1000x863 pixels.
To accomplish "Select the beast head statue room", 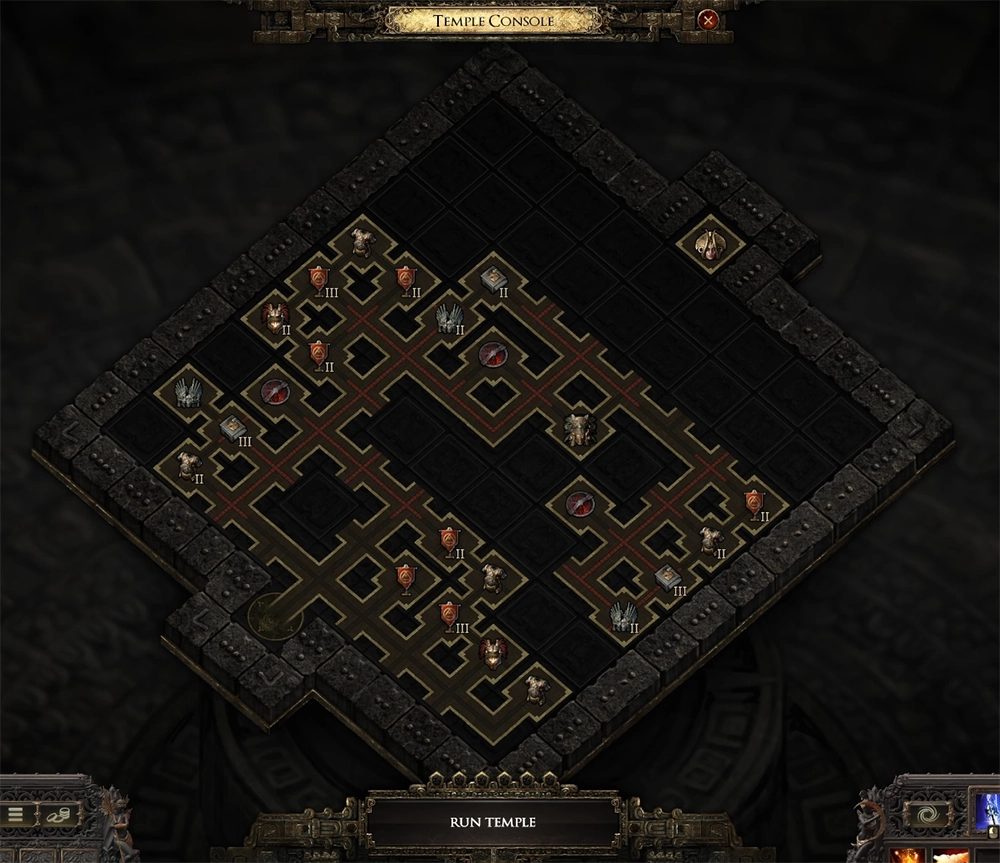I will (579, 429).
